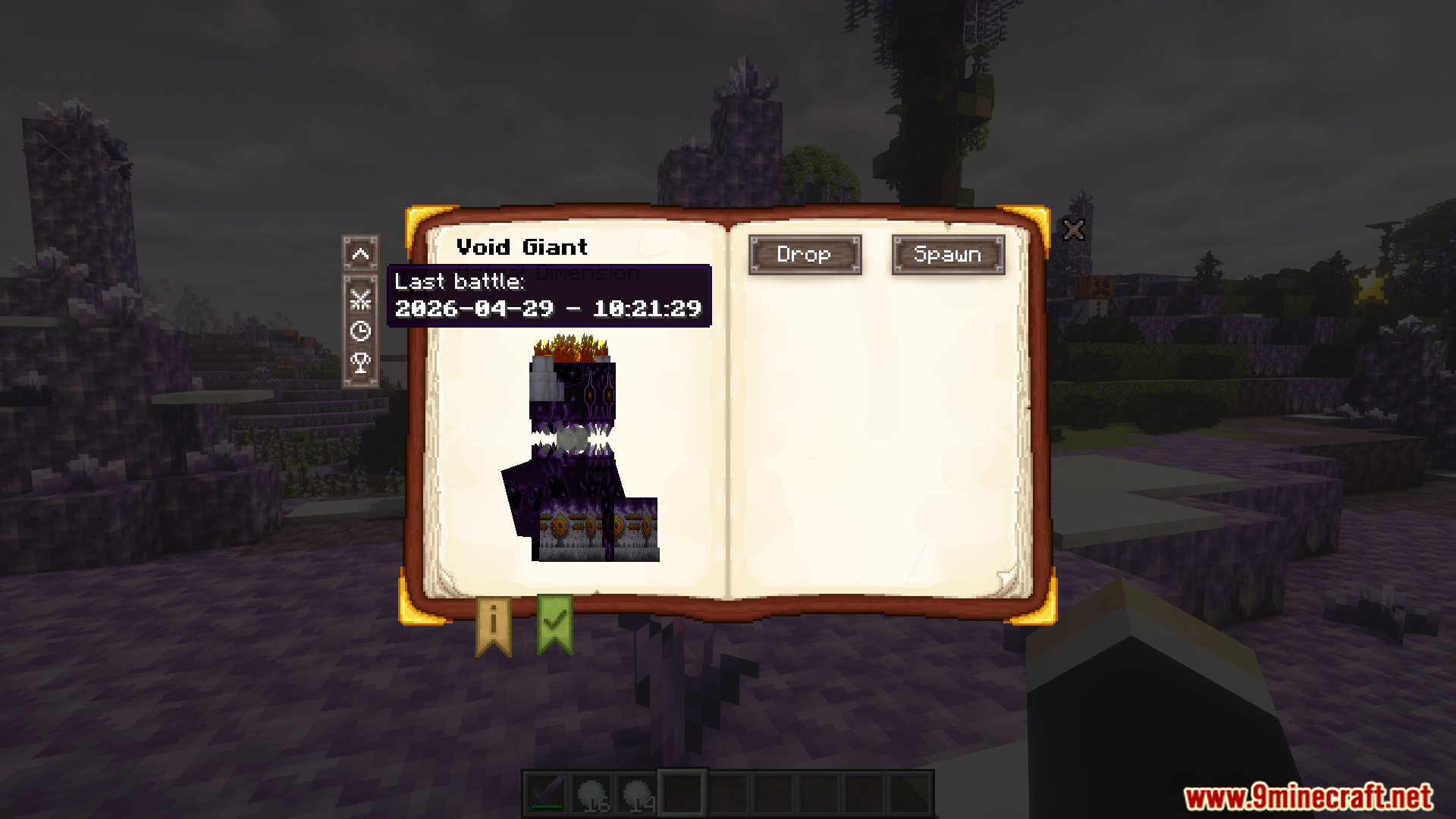Click the trophy achievements icon
Screen dimensions: 1456x819
[x=361, y=362]
